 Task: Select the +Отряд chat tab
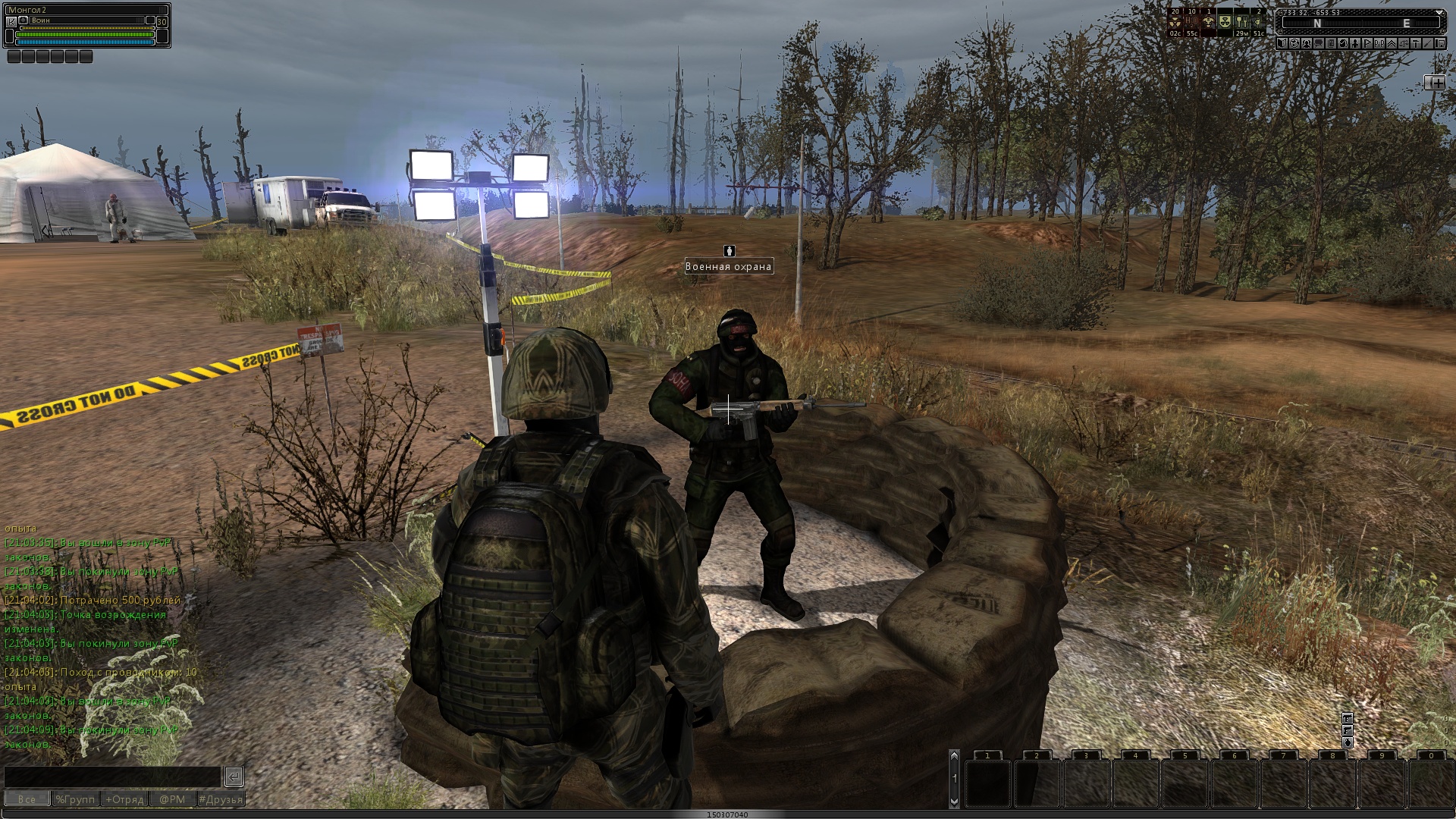[x=124, y=799]
